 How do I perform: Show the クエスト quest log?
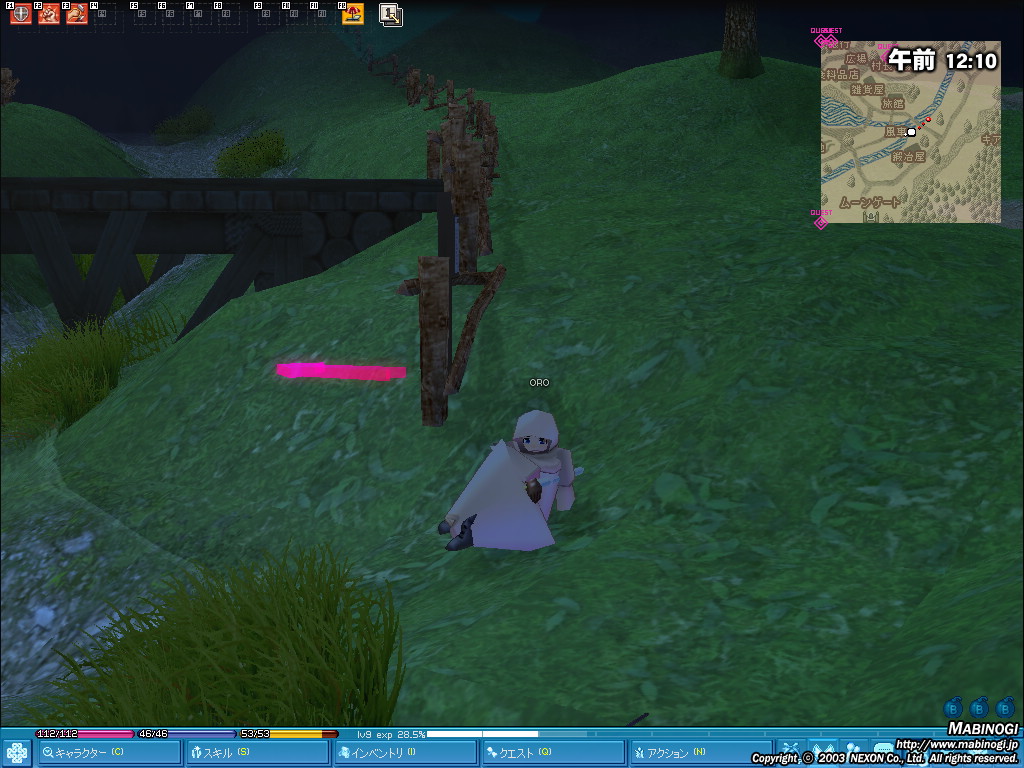coord(554,753)
